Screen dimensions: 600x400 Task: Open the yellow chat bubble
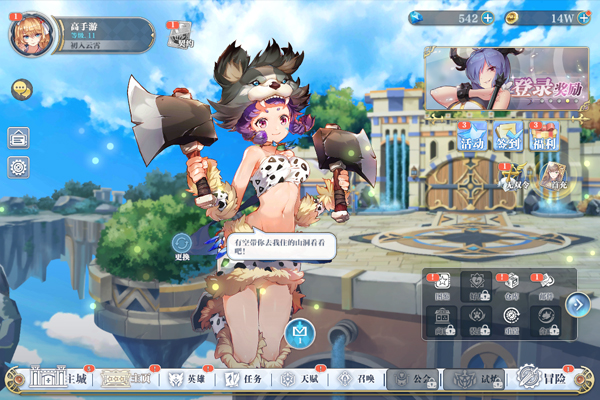[19, 90]
